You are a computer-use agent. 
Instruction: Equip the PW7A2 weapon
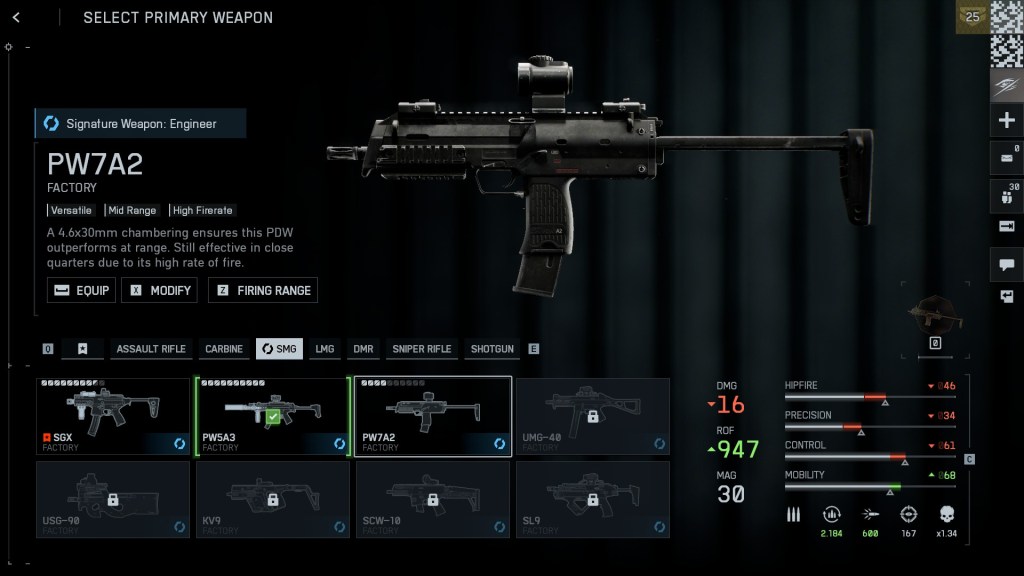(x=82, y=290)
